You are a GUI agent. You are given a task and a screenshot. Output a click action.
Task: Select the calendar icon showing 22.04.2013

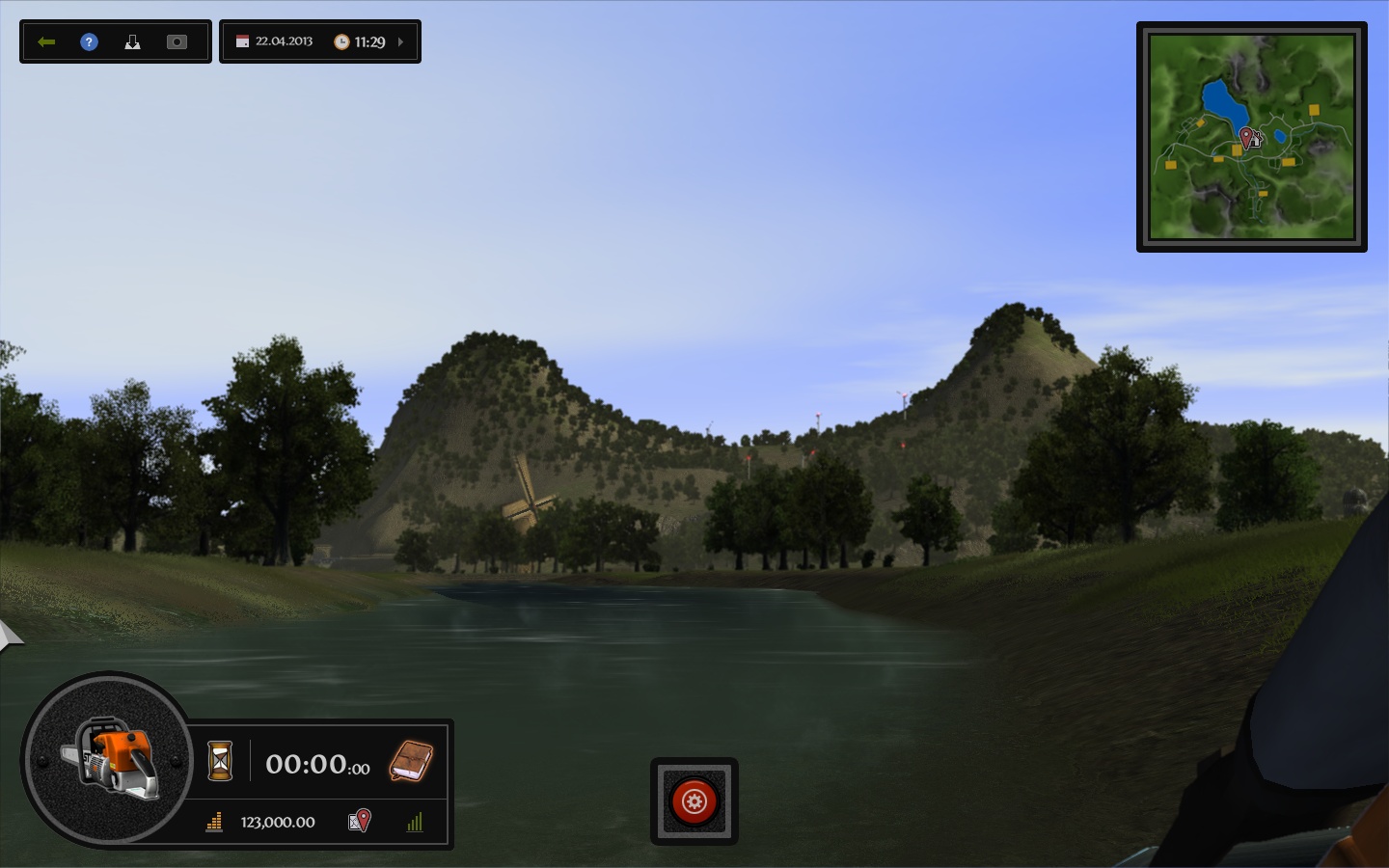(242, 41)
